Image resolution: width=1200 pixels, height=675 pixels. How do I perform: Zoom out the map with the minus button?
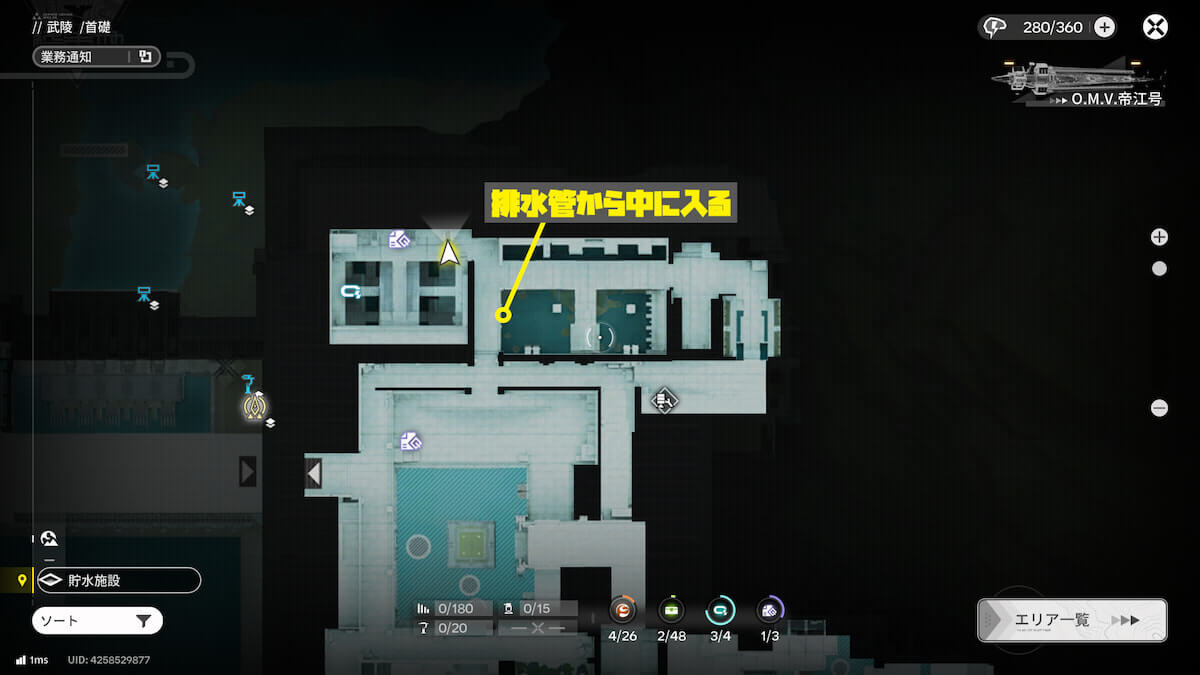tap(1159, 408)
